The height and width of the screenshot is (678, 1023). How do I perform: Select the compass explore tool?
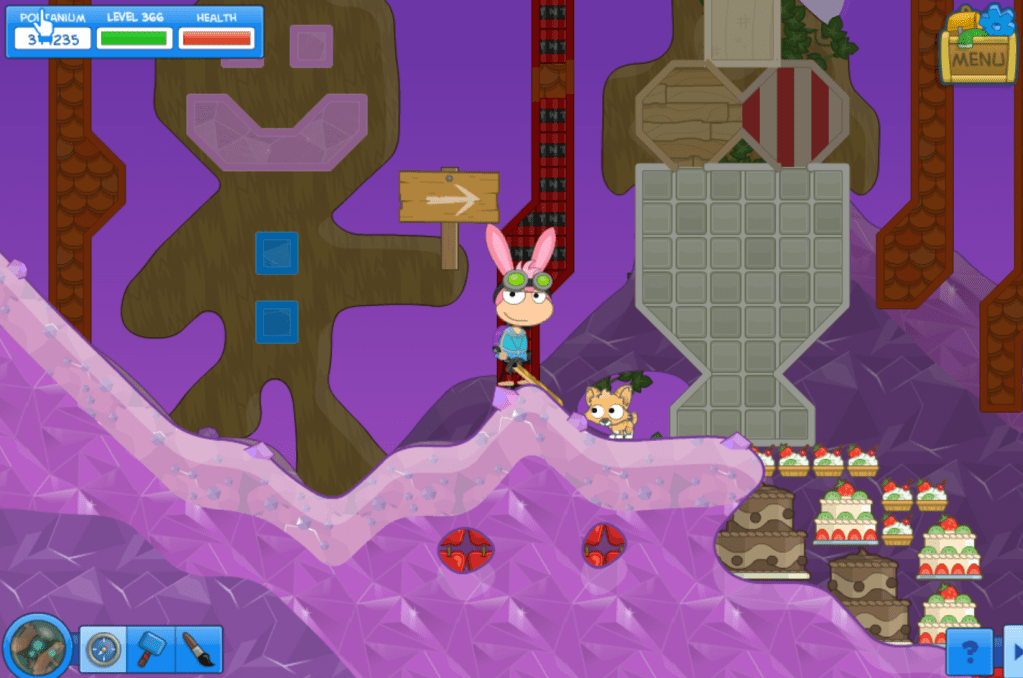(x=102, y=650)
